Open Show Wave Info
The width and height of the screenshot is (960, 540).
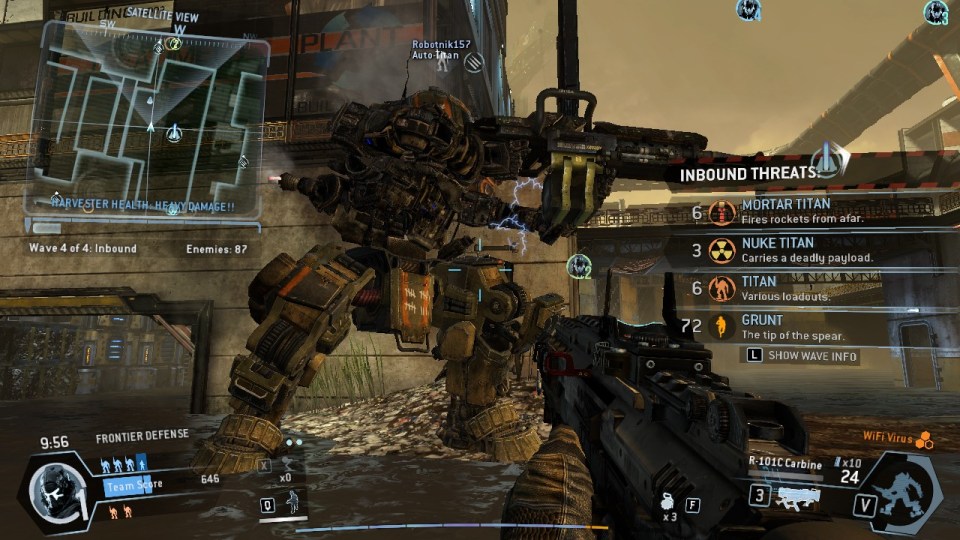(800, 356)
